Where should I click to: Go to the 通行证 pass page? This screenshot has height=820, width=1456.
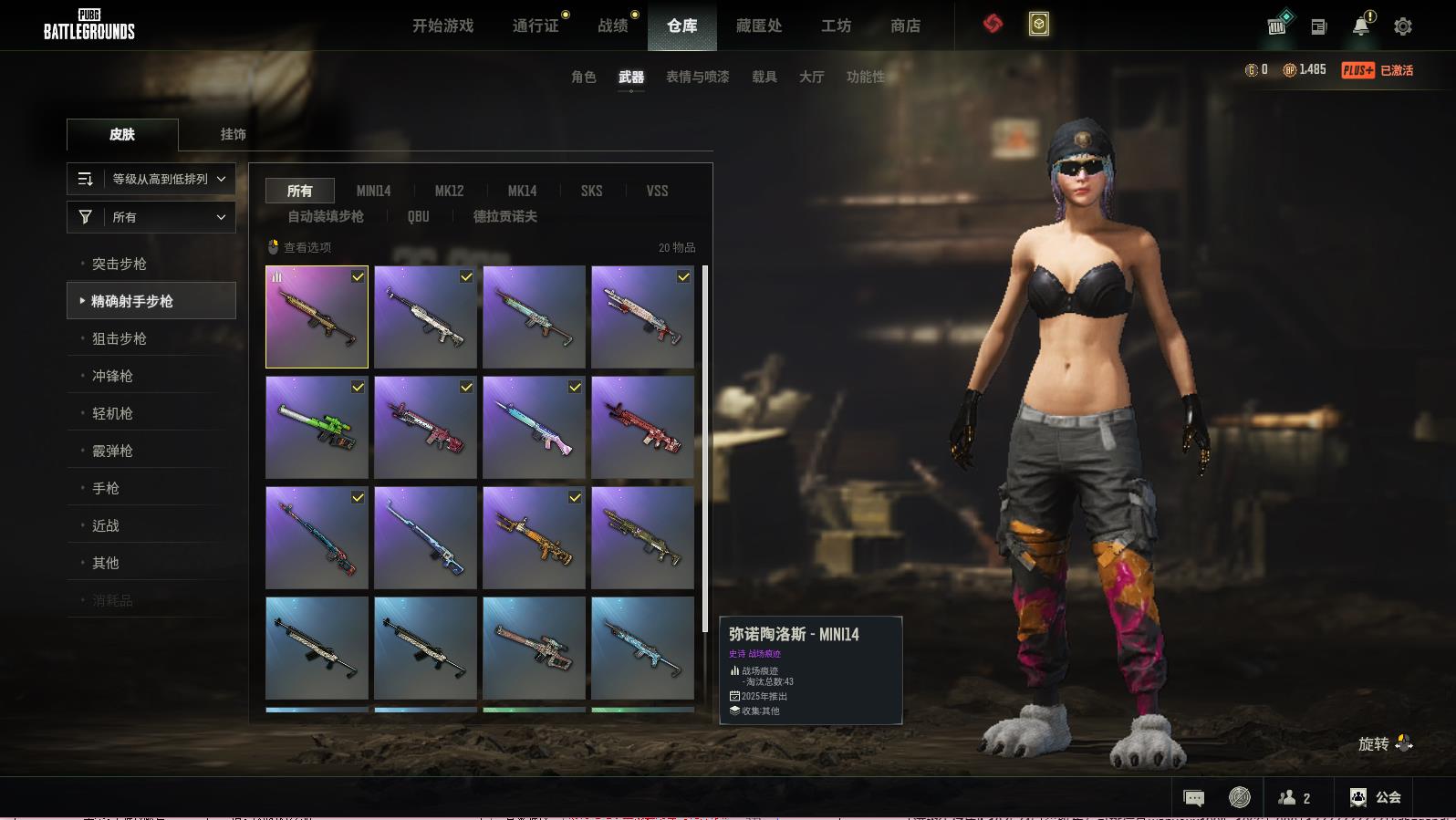coord(536,26)
